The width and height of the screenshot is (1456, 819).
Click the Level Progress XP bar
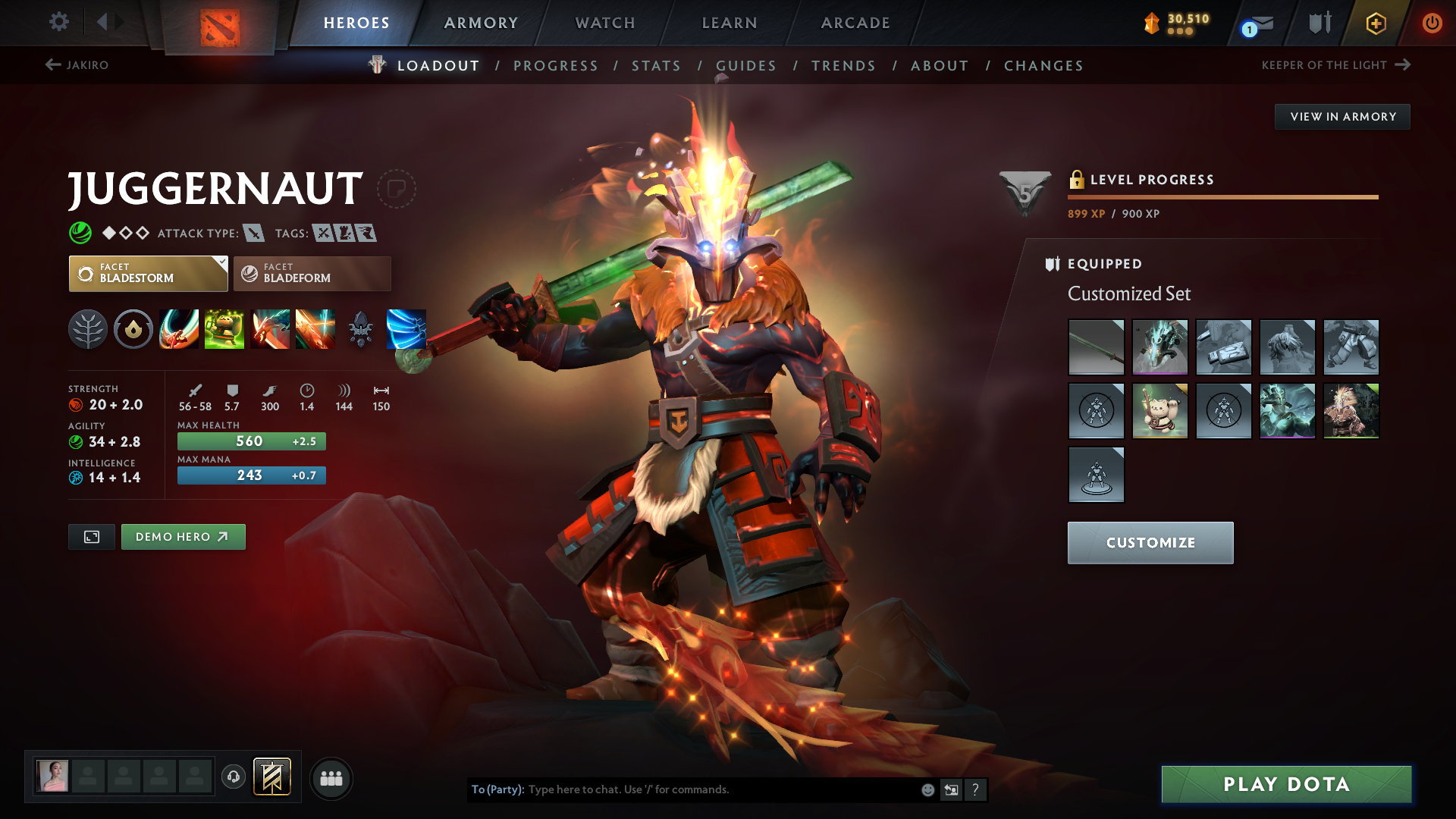(x=1221, y=196)
